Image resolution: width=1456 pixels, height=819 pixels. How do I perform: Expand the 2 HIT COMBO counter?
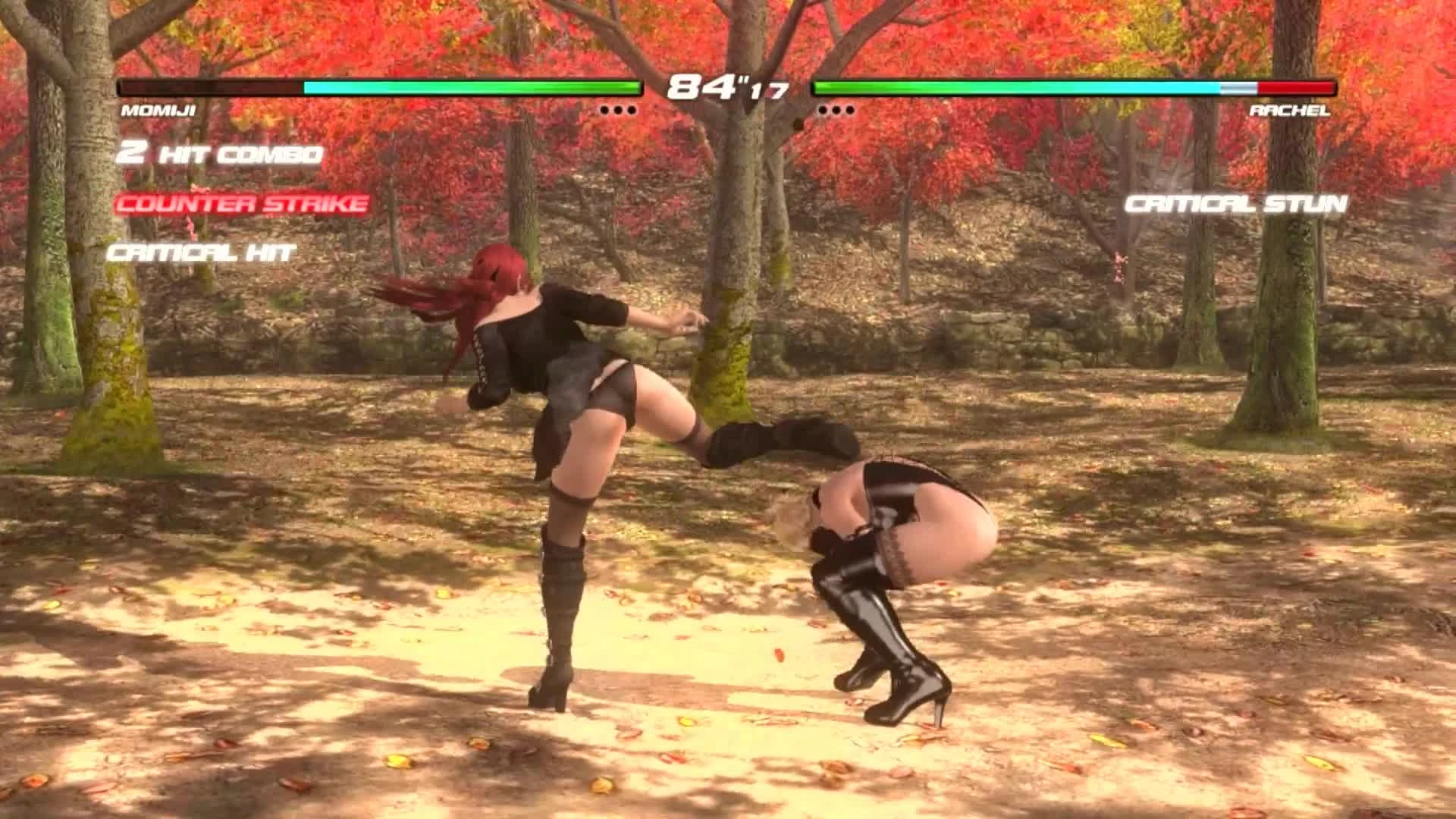[x=220, y=154]
